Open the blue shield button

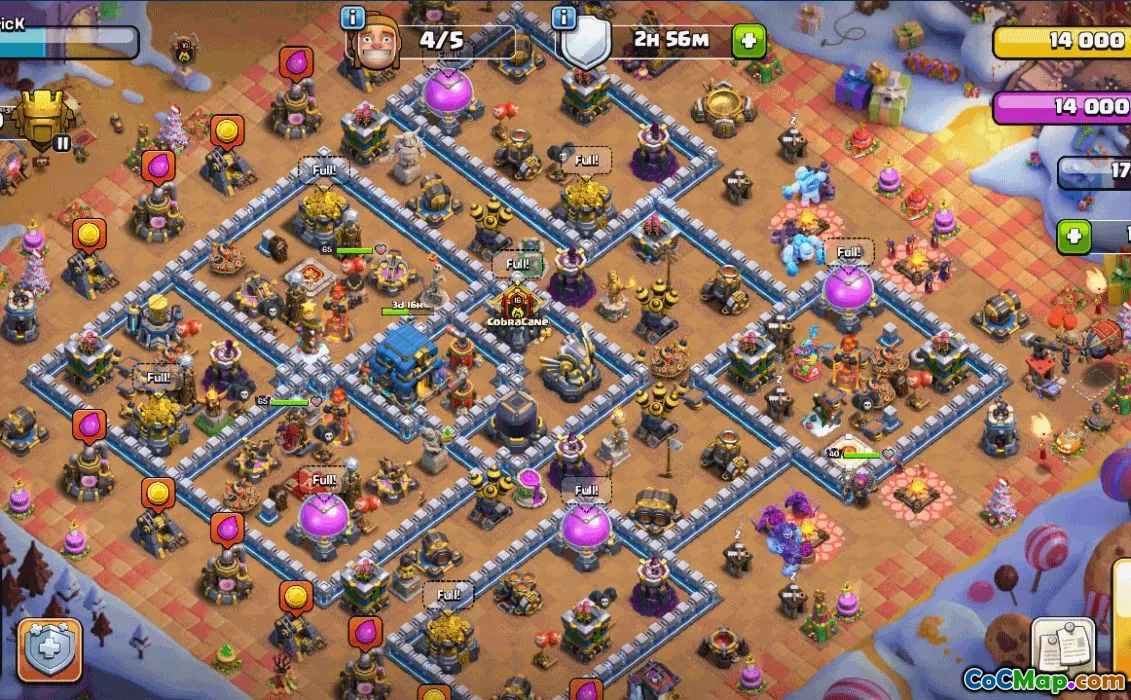click(48, 650)
